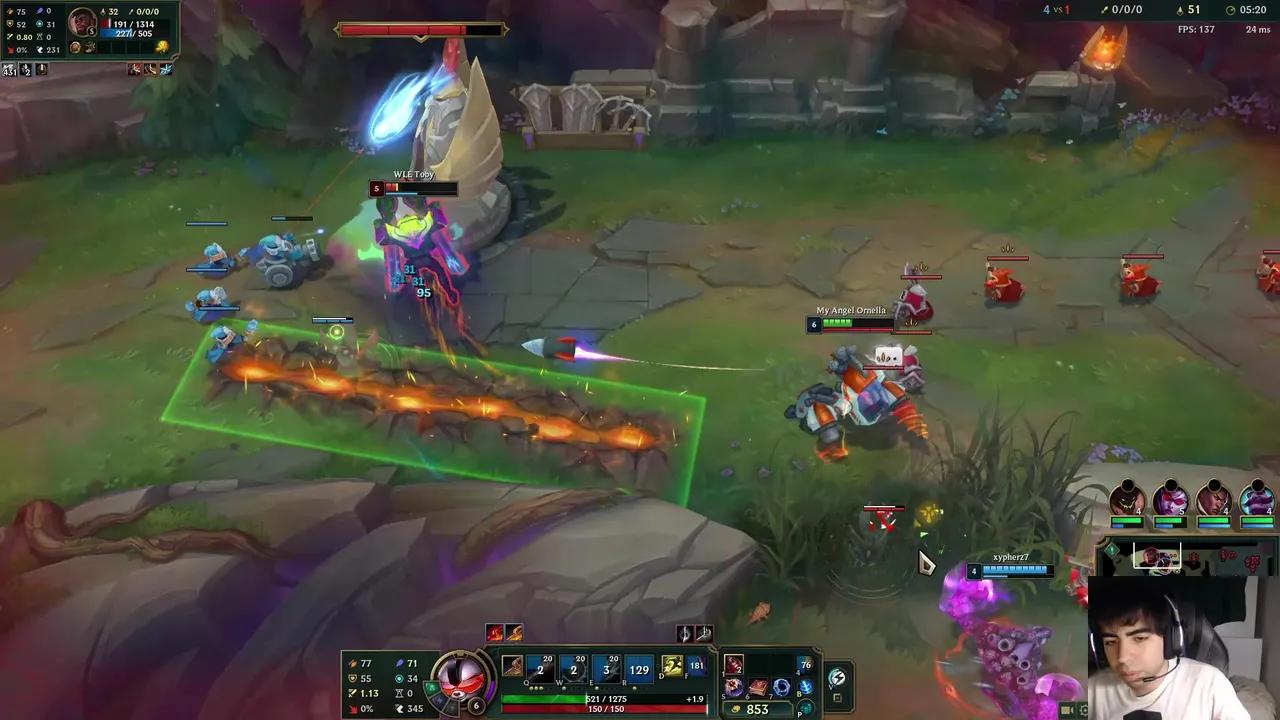Viewport: 1280px width, 720px height.
Task: Activate the Ghost summoner spell in slot D
Action: click(670, 667)
